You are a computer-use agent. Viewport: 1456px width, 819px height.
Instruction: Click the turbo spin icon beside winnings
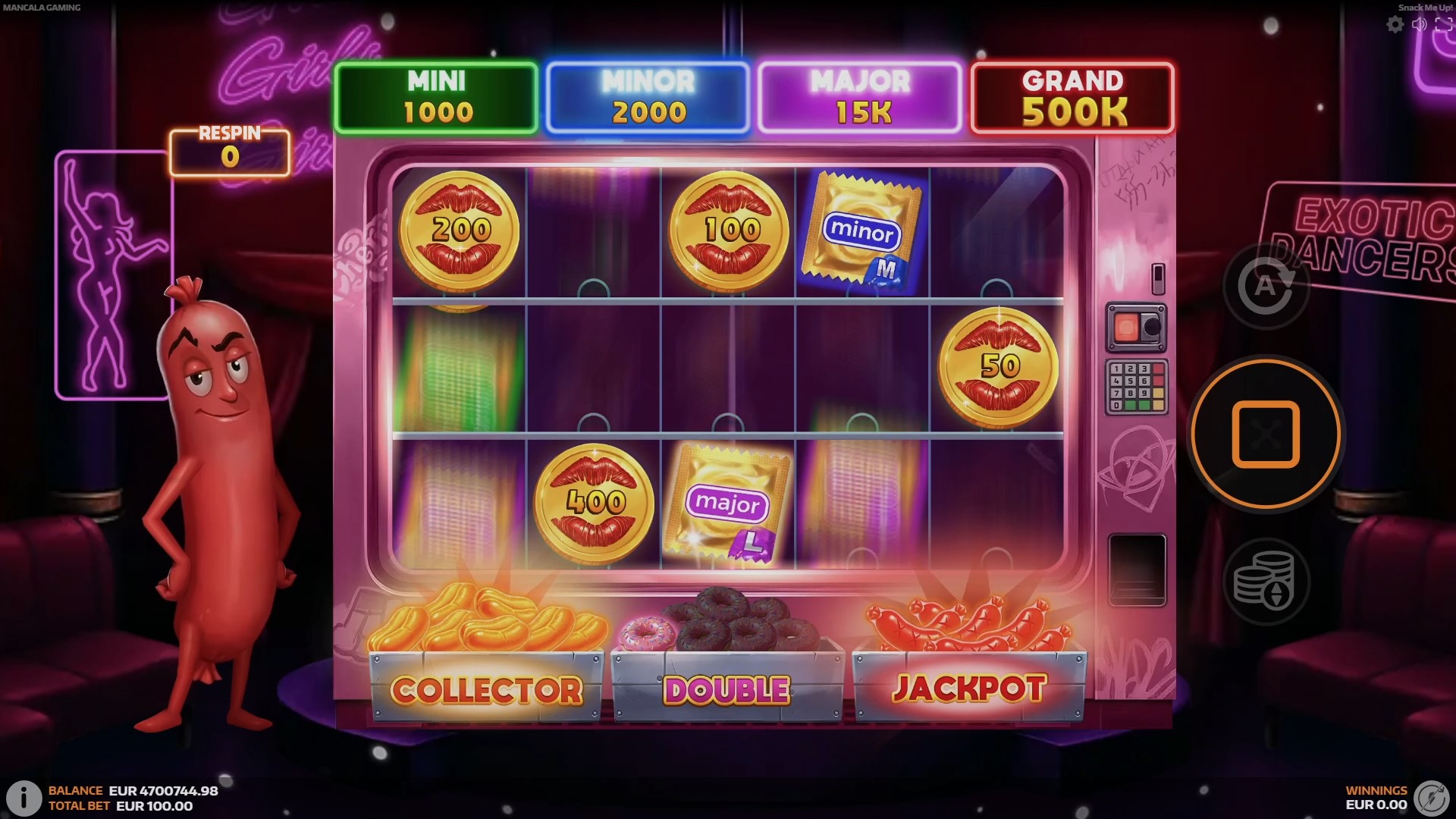pos(1432,798)
